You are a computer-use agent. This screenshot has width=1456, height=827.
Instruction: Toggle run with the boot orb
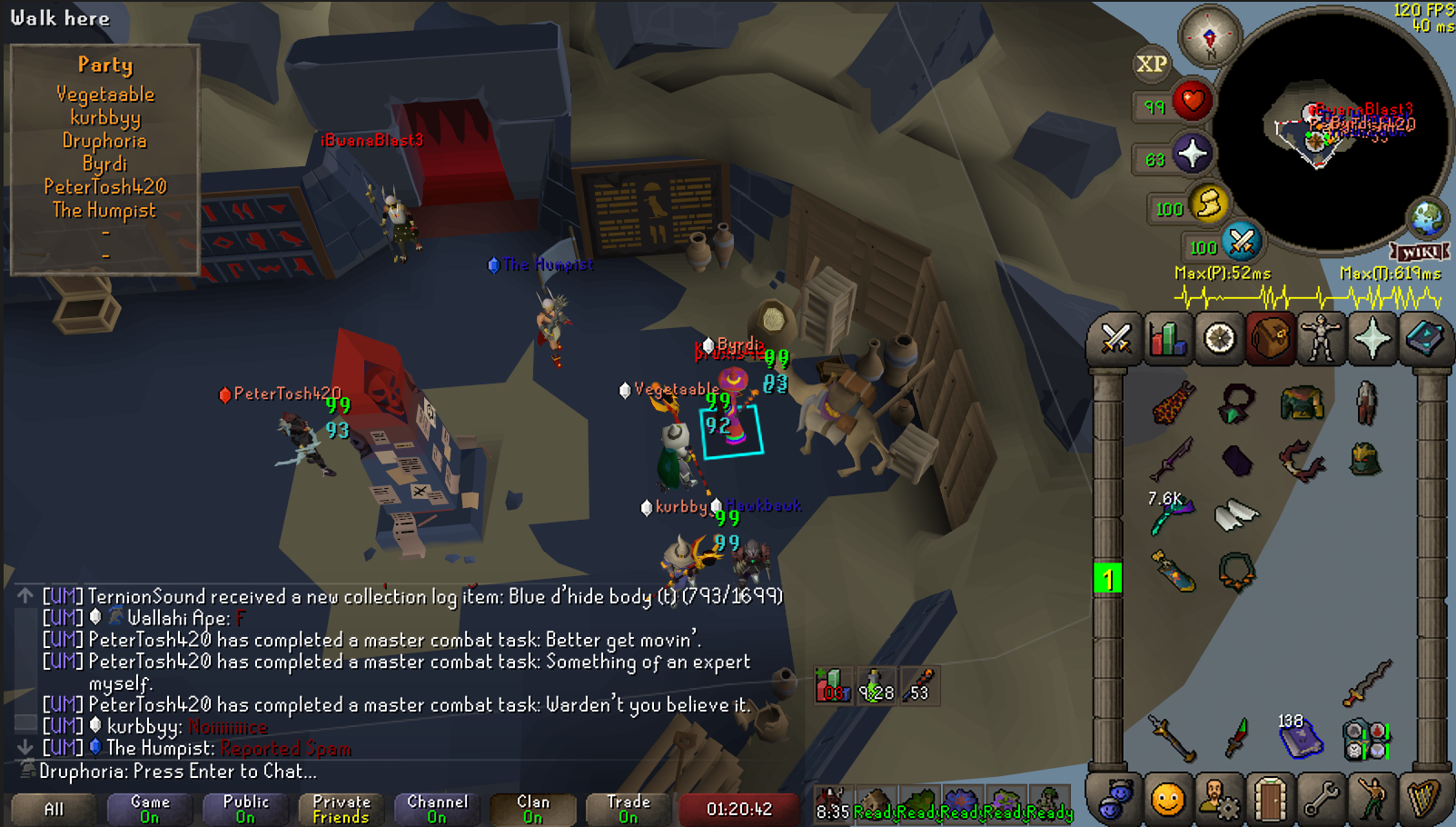click(1209, 204)
